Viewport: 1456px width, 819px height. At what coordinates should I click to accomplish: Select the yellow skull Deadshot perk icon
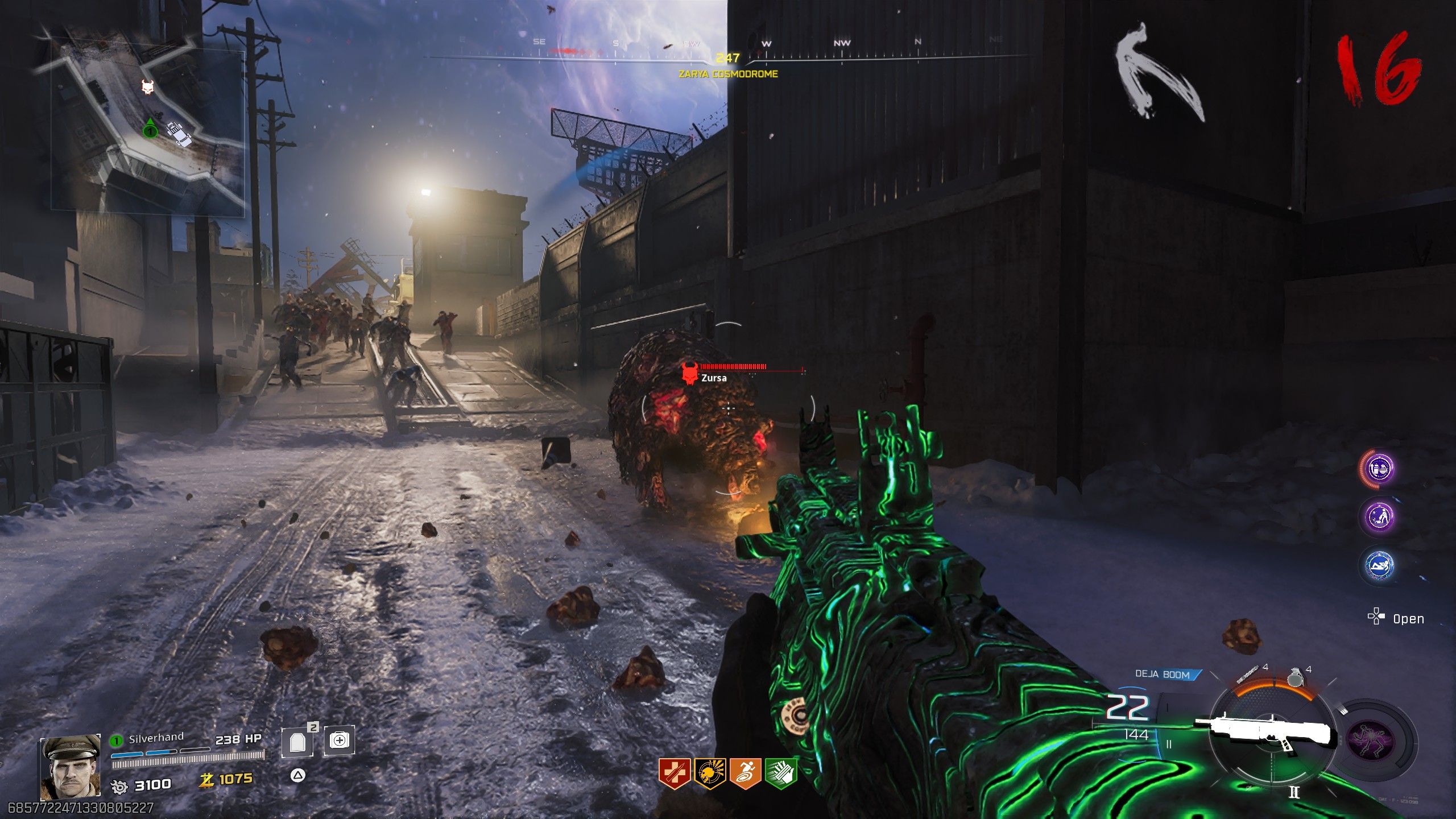(x=710, y=773)
